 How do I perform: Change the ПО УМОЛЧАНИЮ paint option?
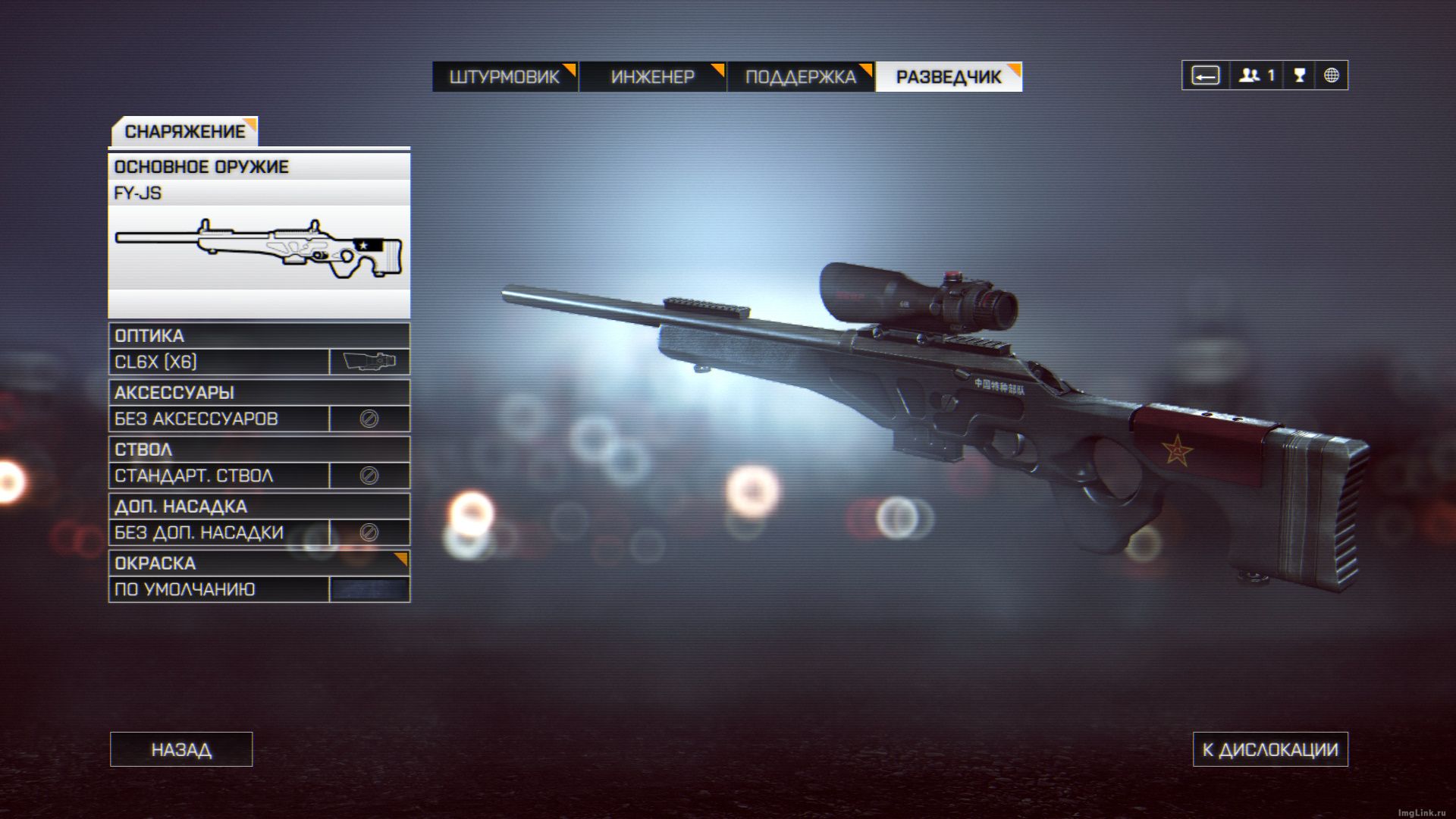click(x=259, y=589)
